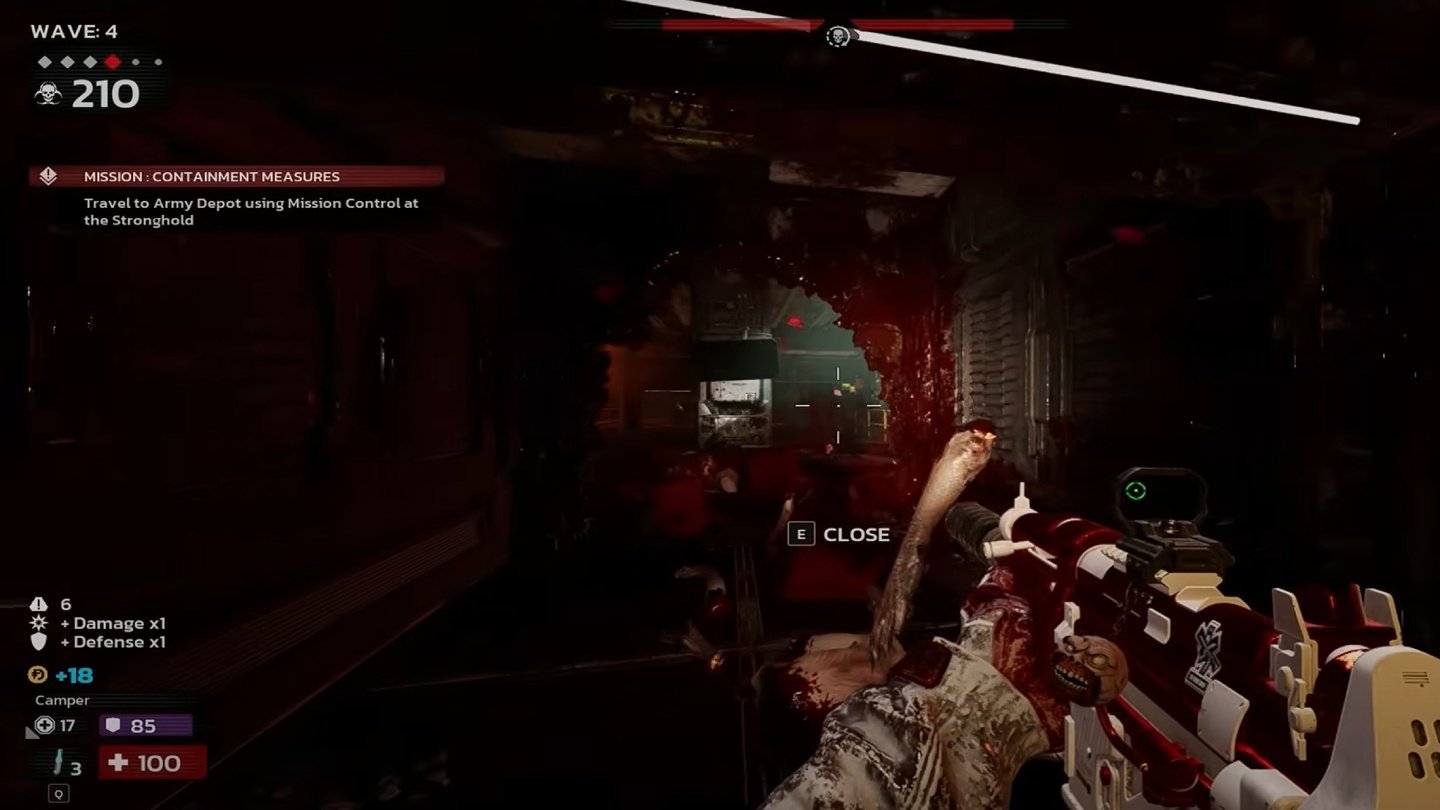Viewport: 1440px width, 810px height.
Task: Click the skull marker on the compass bar
Action: [x=838, y=36]
